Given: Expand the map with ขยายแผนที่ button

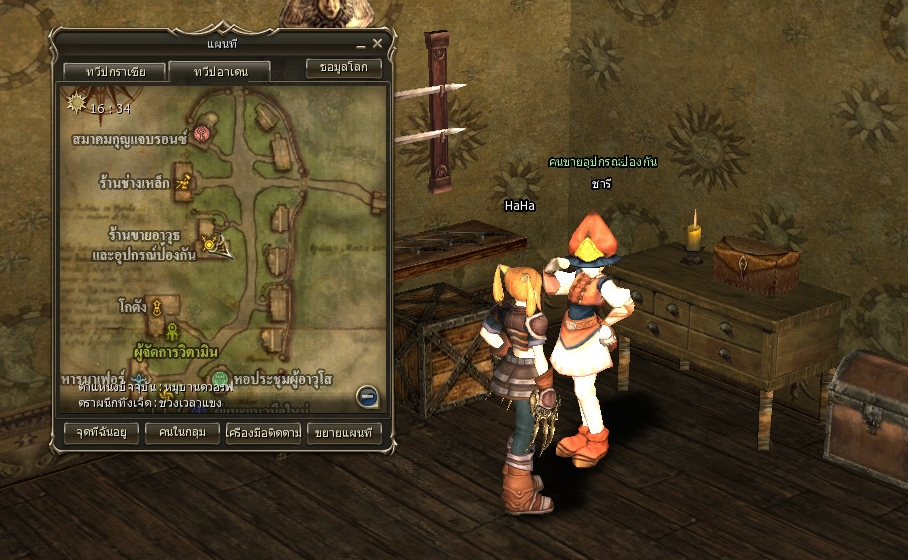Looking at the screenshot, I should pyautogui.click(x=343, y=433).
